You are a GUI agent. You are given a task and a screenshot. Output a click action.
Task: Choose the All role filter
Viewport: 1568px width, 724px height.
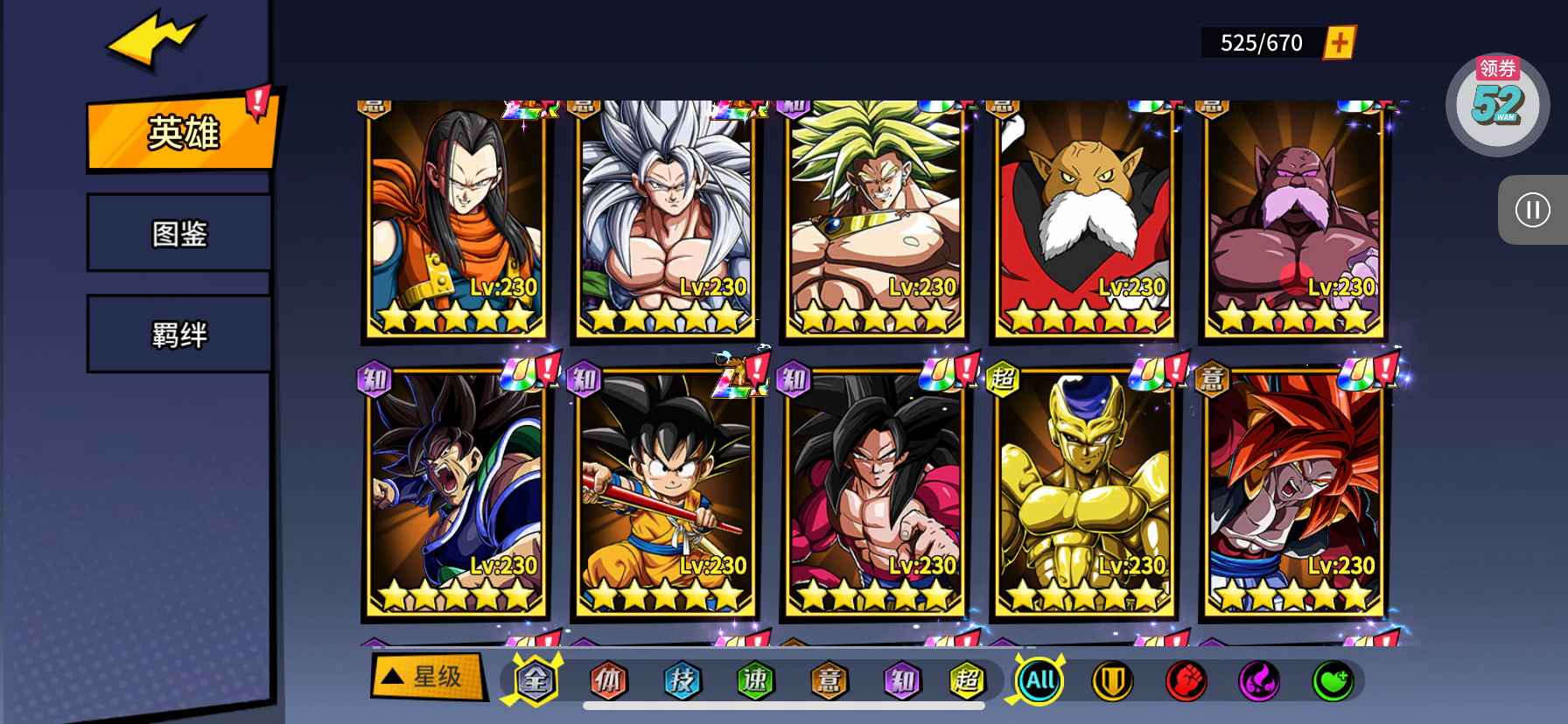1039,680
